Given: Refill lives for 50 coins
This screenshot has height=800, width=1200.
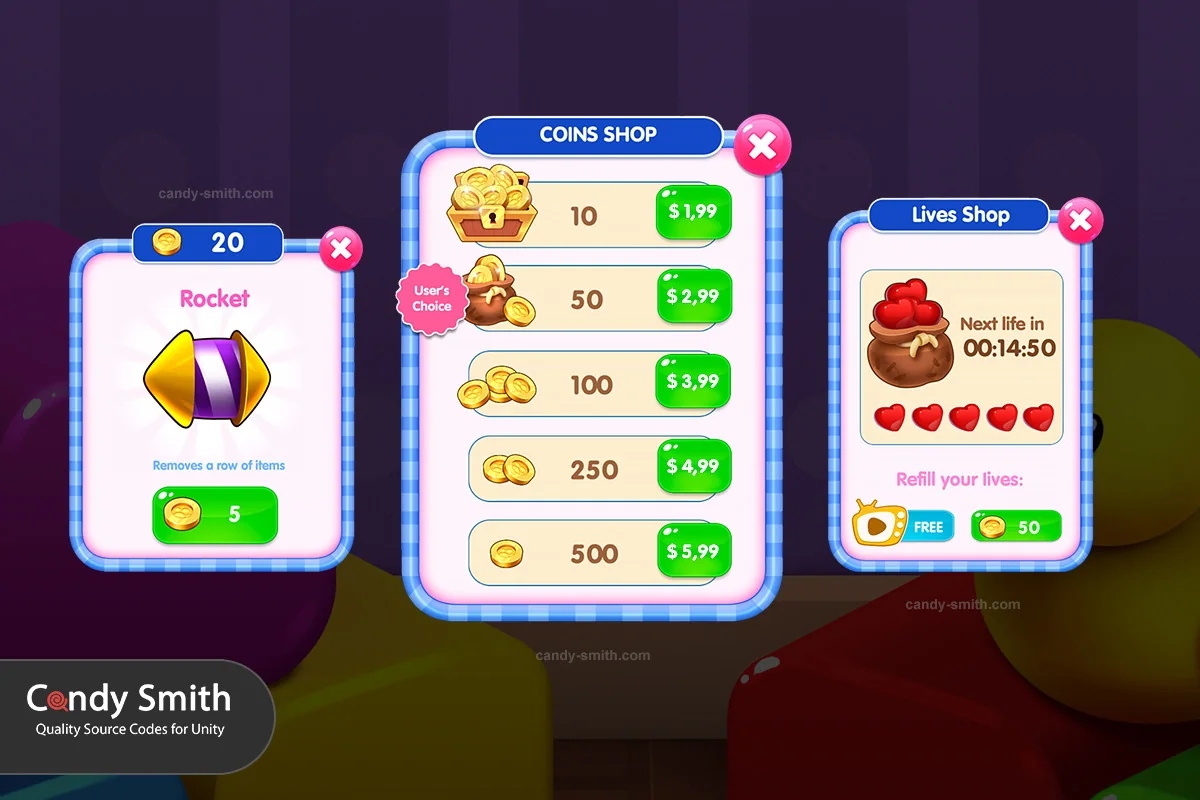Looking at the screenshot, I should [1016, 527].
